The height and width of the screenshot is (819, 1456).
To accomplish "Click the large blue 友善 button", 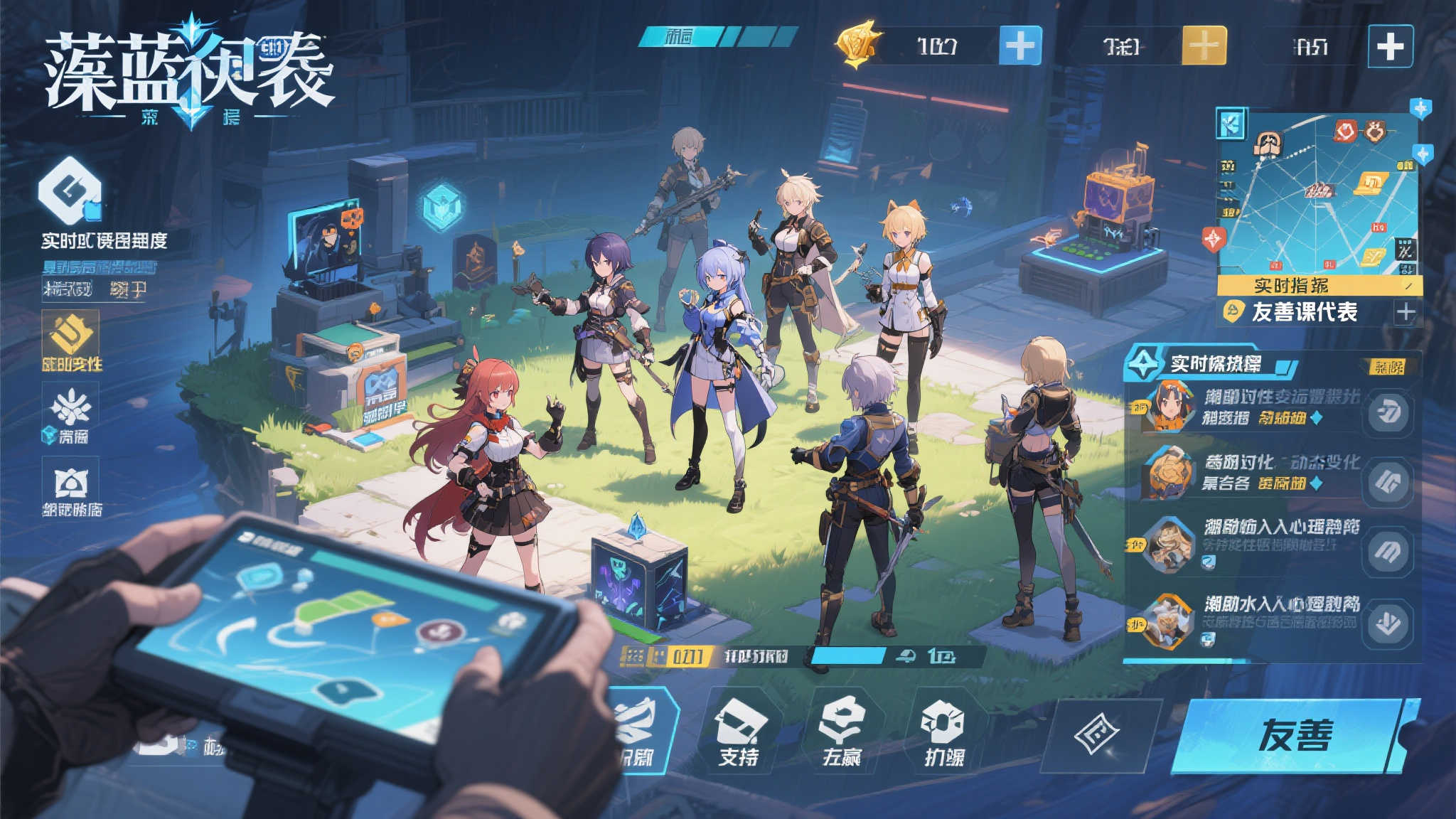I will pos(1294,735).
